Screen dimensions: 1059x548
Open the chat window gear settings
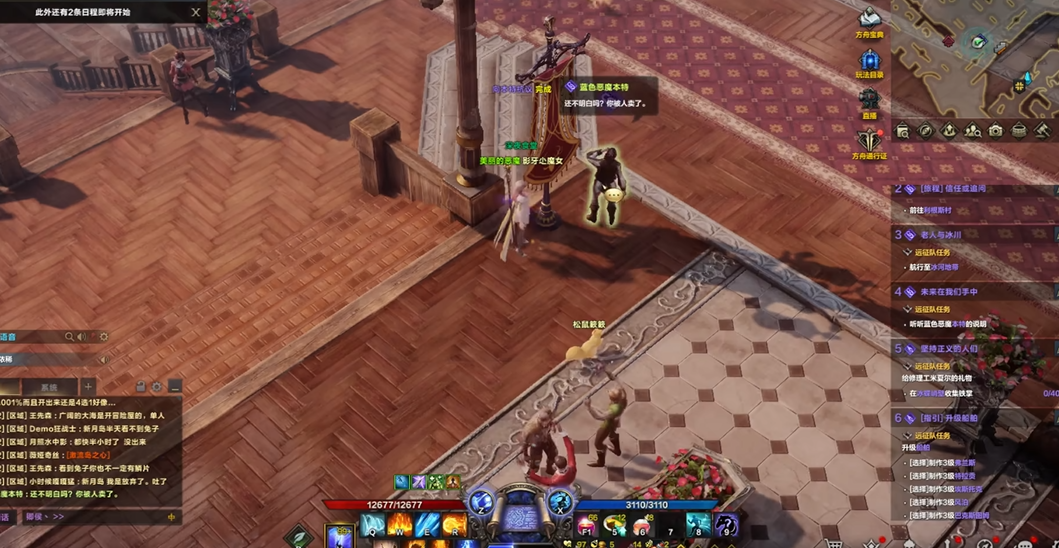click(157, 386)
